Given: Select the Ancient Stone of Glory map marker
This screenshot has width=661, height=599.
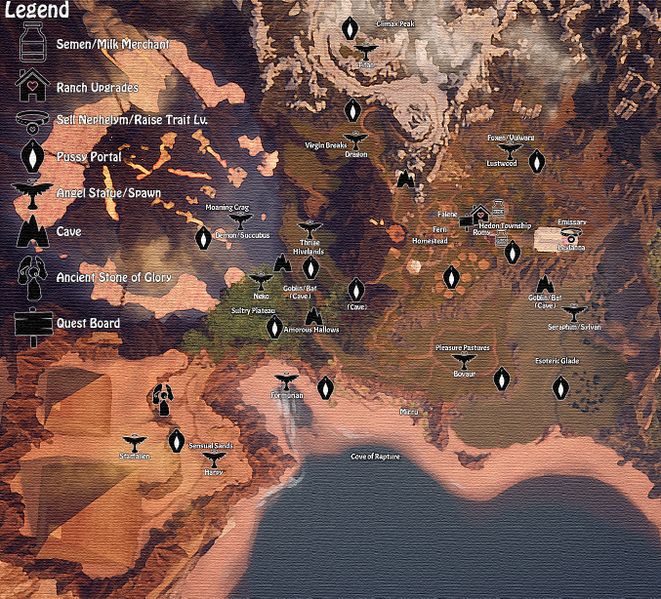Looking at the screenshot, I should (161, 399).
